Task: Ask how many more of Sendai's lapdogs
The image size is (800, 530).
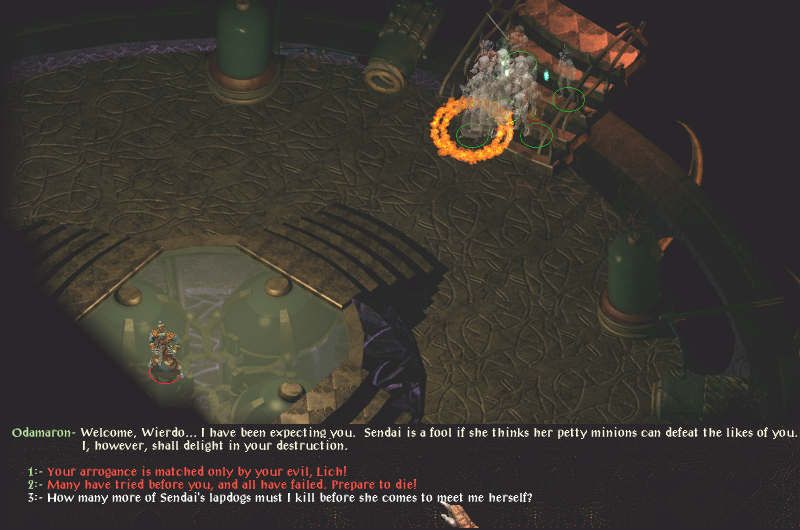Action: (x=290, y=497)
